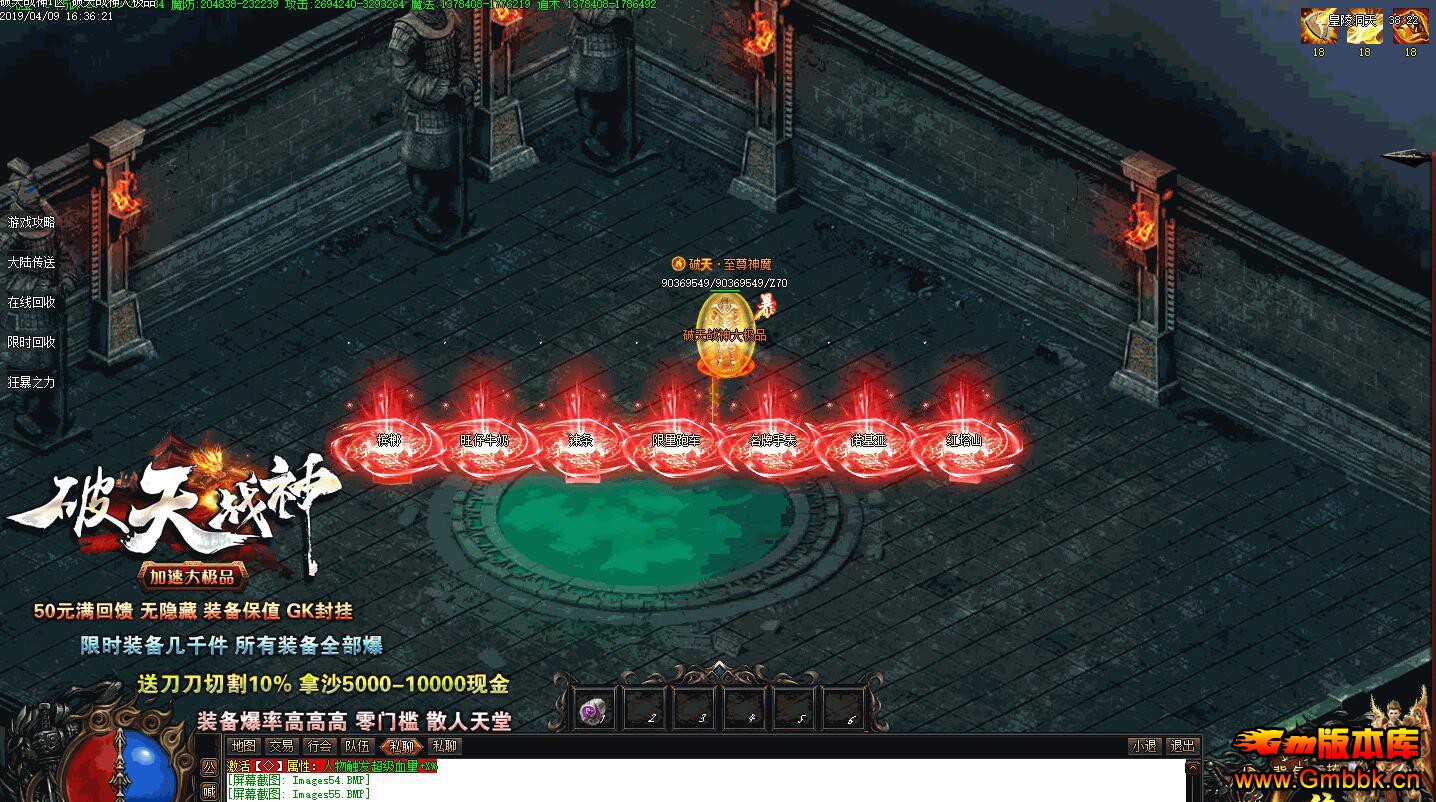Exit the game with the 退出 button
The width and height of the screenshot is (1436, 802).
(1182, 746)
